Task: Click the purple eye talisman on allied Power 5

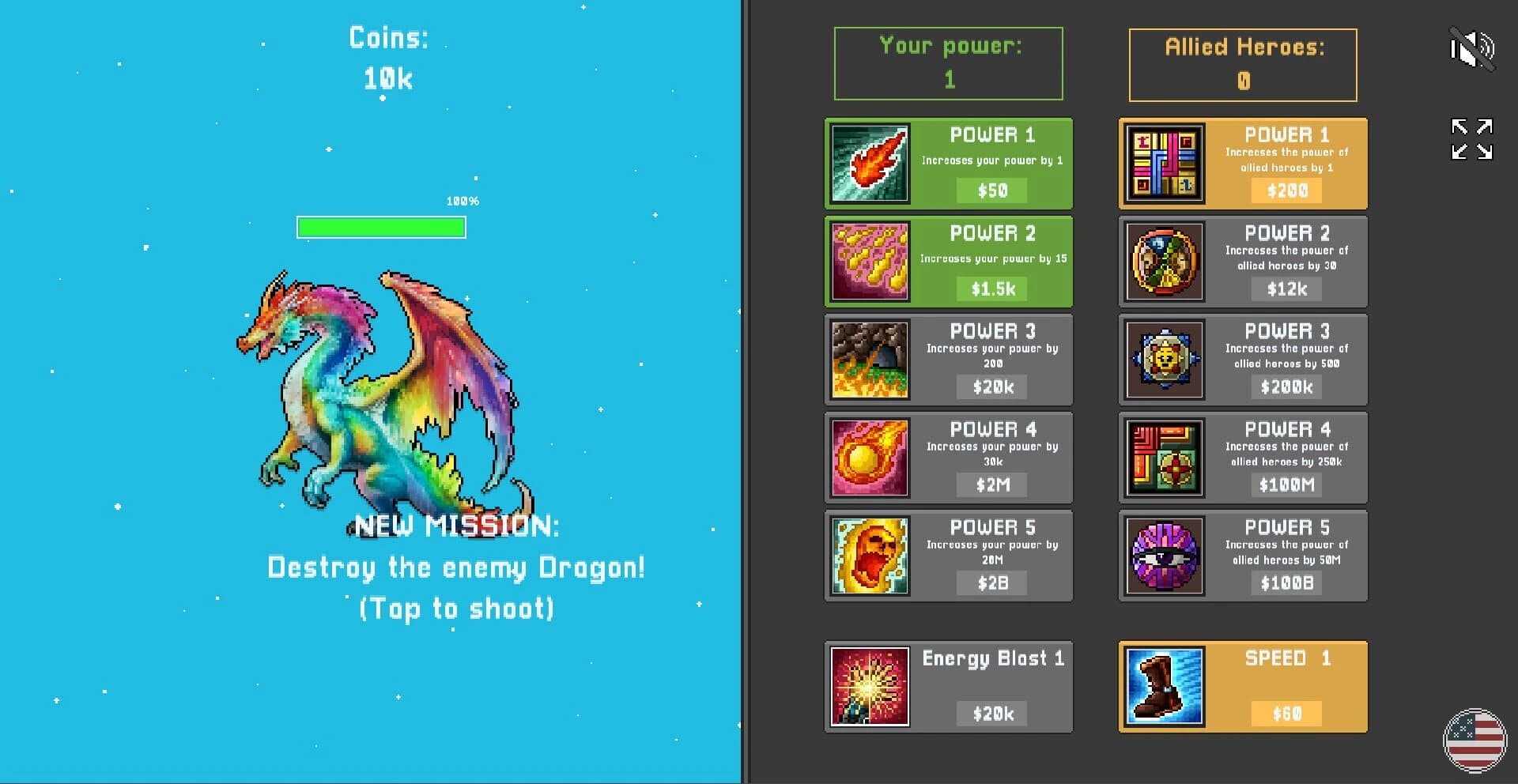Action: click(1163, 556)
